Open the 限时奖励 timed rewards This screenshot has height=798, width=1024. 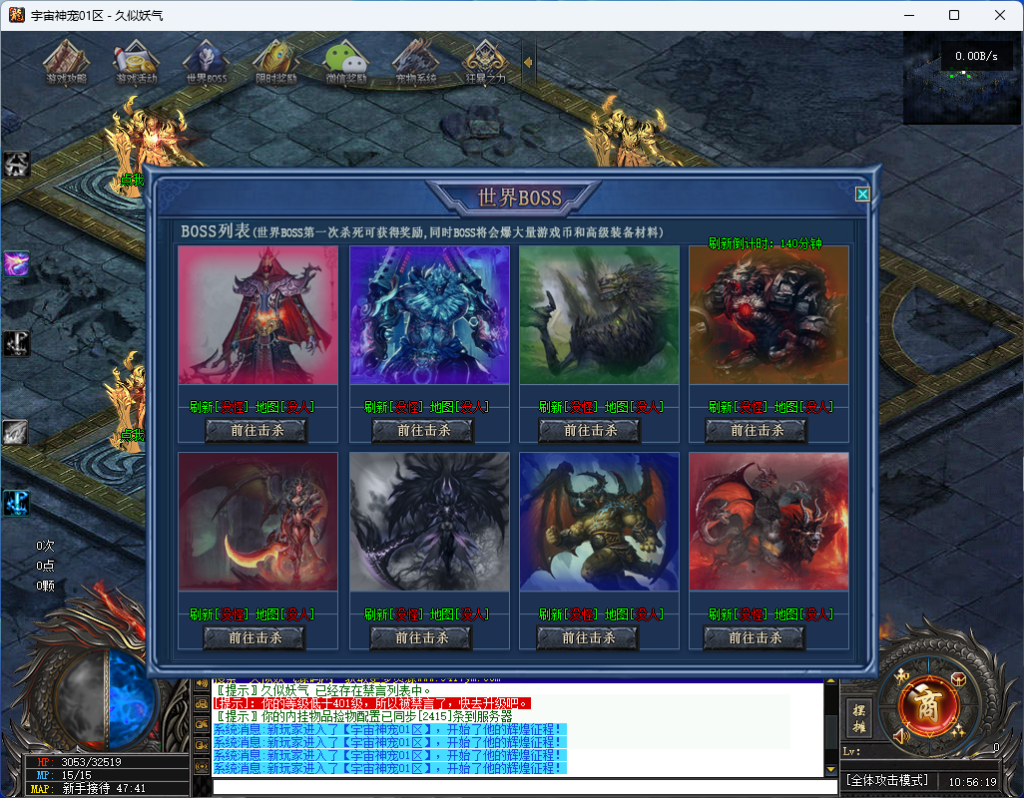point(276,63)
